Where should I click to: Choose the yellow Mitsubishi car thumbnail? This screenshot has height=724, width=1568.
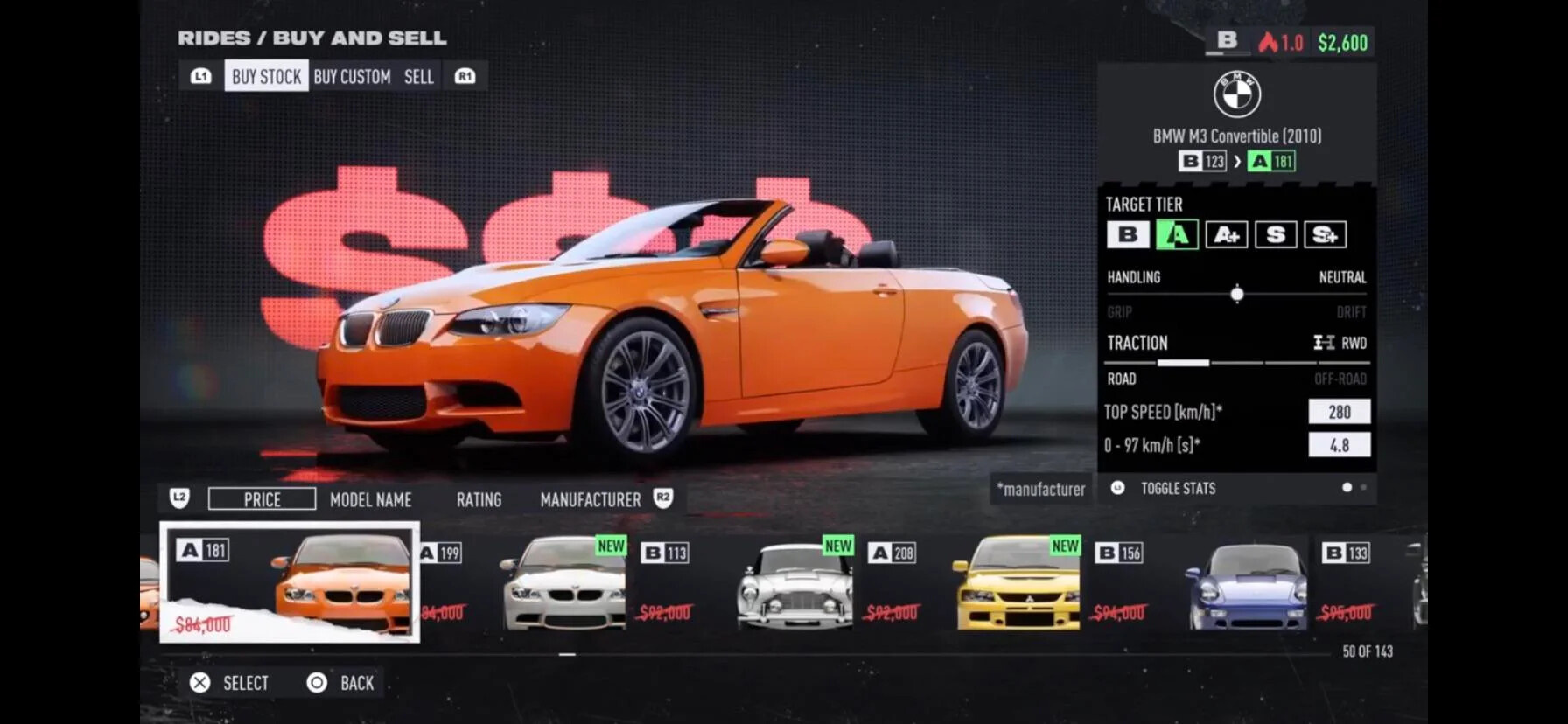point(1019,583)
